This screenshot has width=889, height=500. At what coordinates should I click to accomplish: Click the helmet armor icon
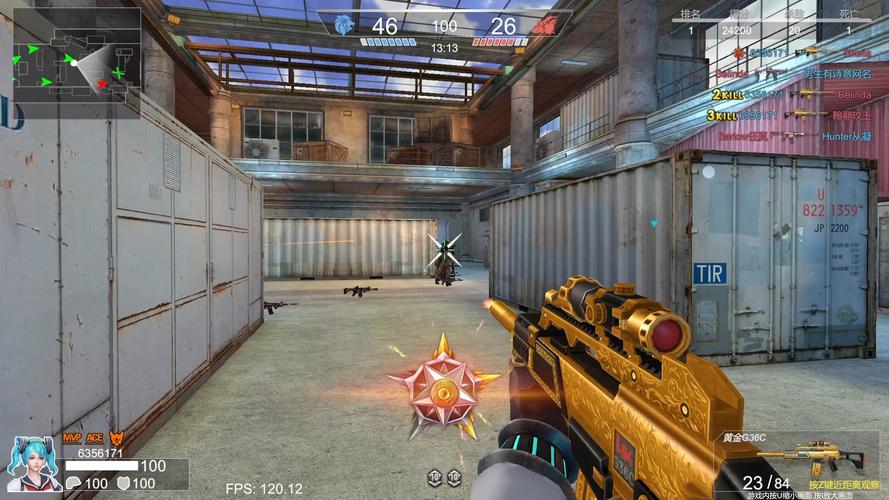[75, 483]
